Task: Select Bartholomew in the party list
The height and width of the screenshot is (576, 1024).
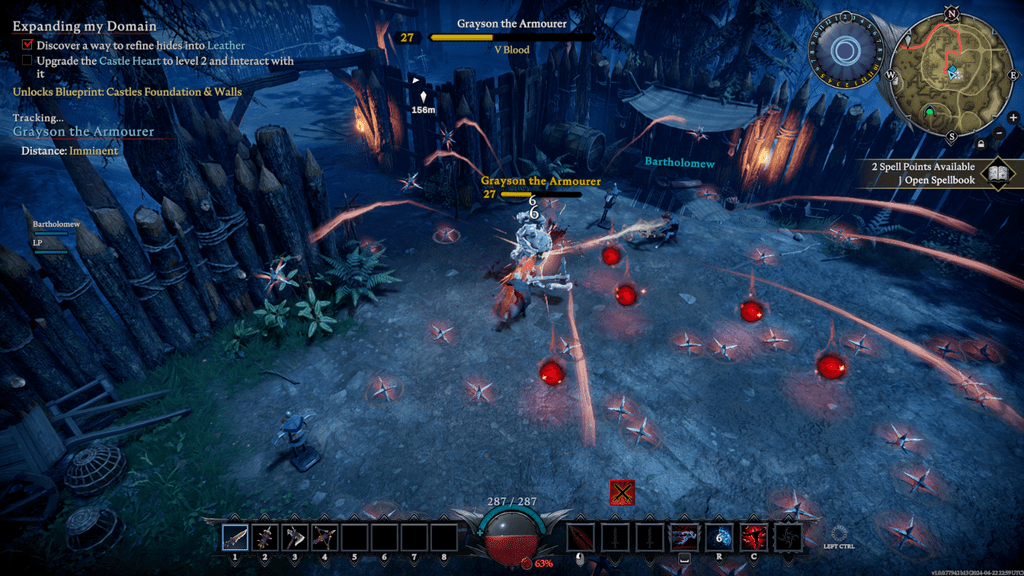Action: click(56, 225)
